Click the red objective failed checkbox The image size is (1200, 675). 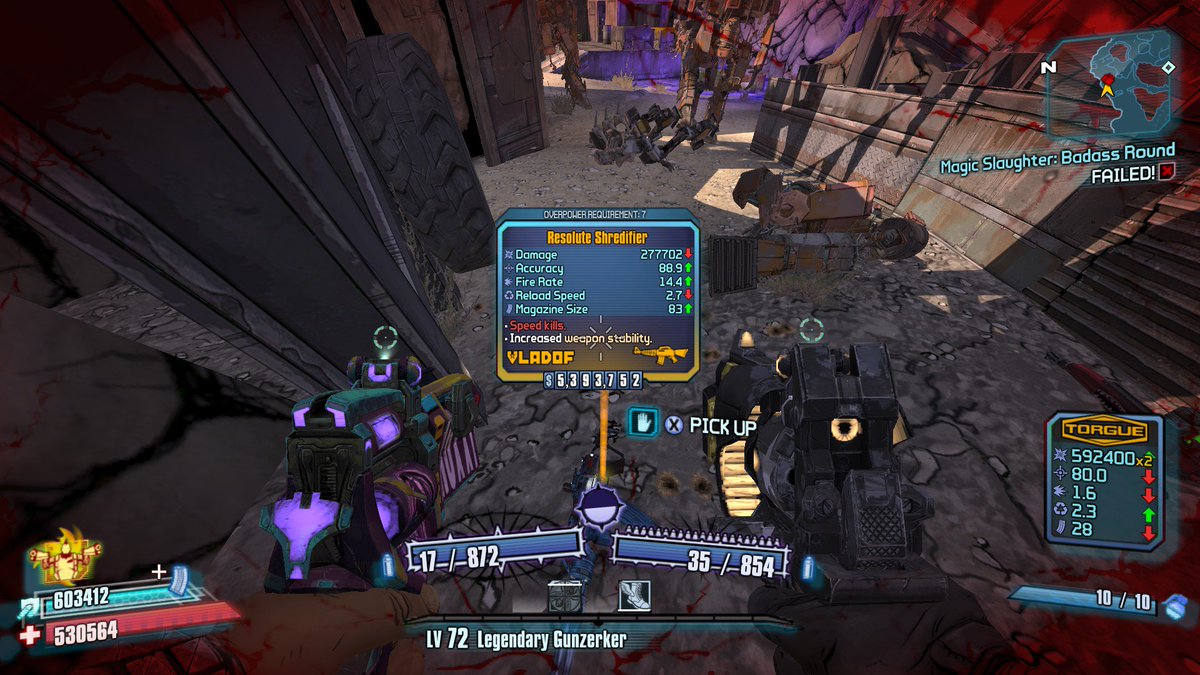click(x=1167, y=172)
